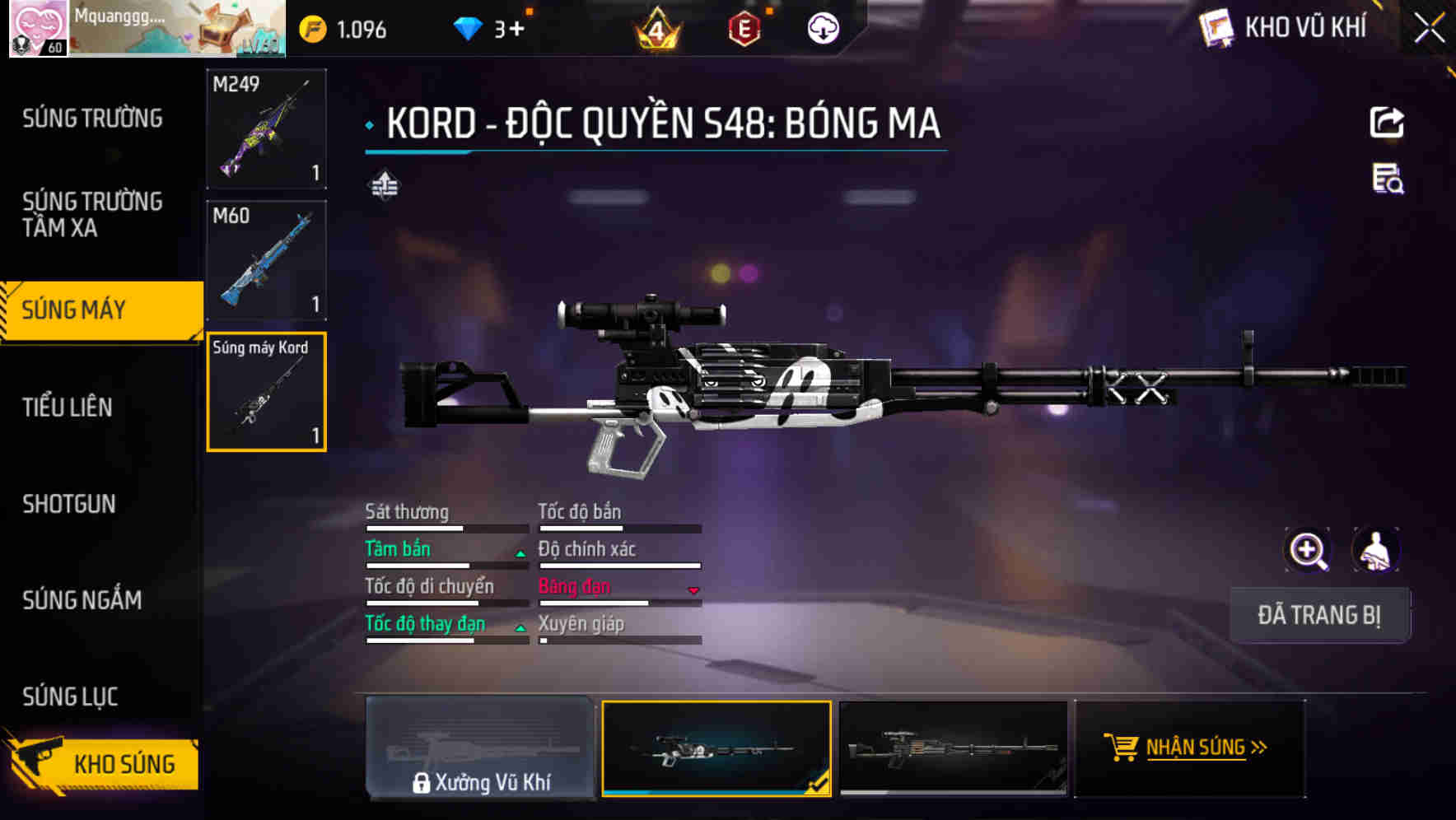Open the Súng Trường Tầm Xa category

tap(92, 214)
